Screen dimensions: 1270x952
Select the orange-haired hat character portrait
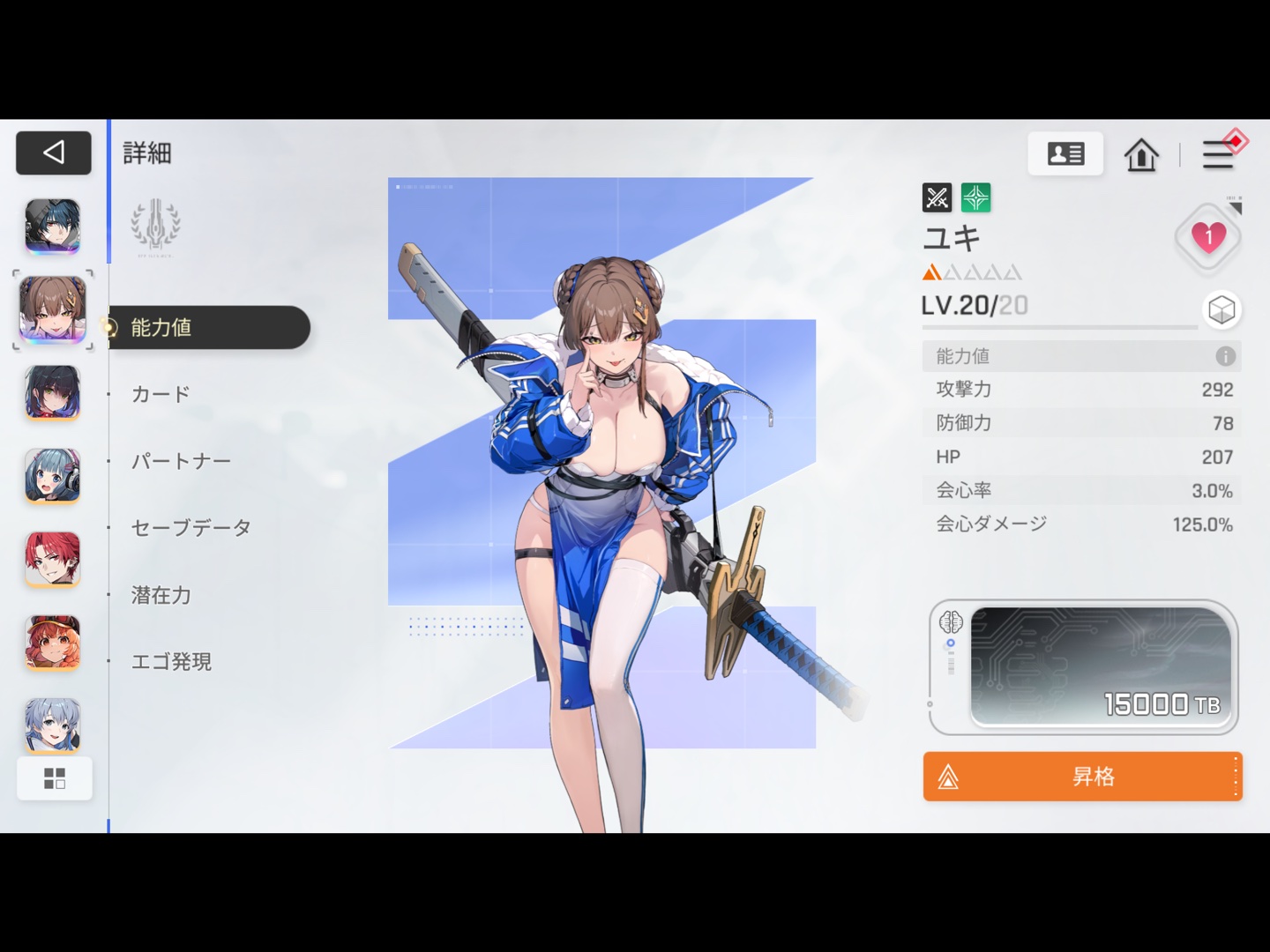pos(53,642)
